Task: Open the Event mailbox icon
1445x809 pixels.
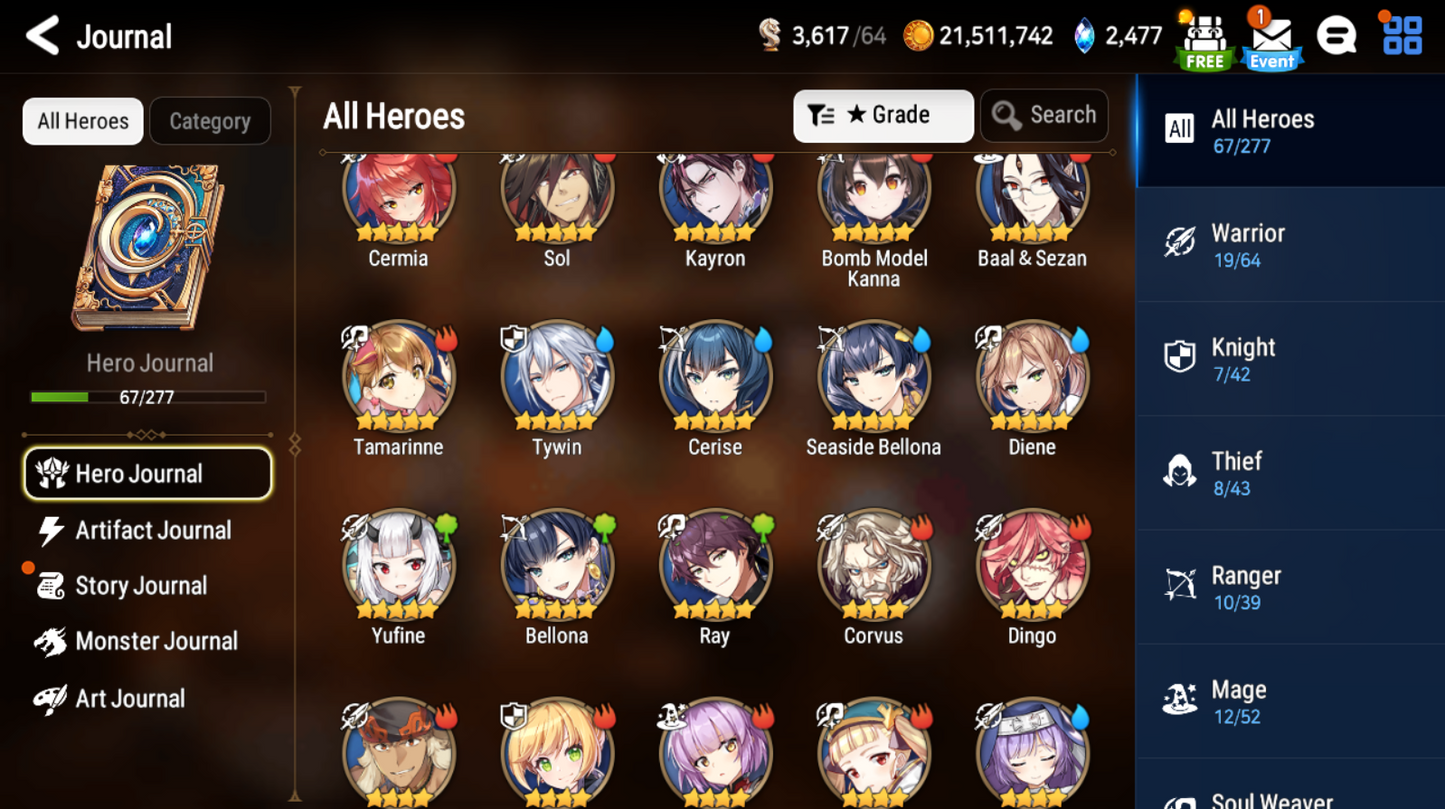Action: pyautogui.click(x=1271, y=38)
